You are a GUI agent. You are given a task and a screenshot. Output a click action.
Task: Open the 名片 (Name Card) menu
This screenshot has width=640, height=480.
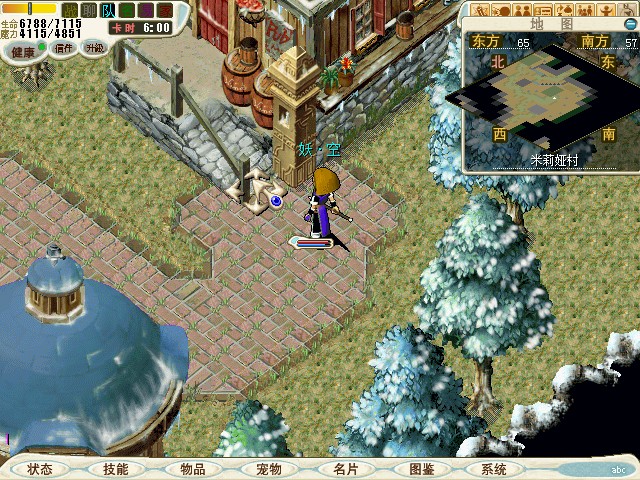pyautogui.click(x=345, y=469)
